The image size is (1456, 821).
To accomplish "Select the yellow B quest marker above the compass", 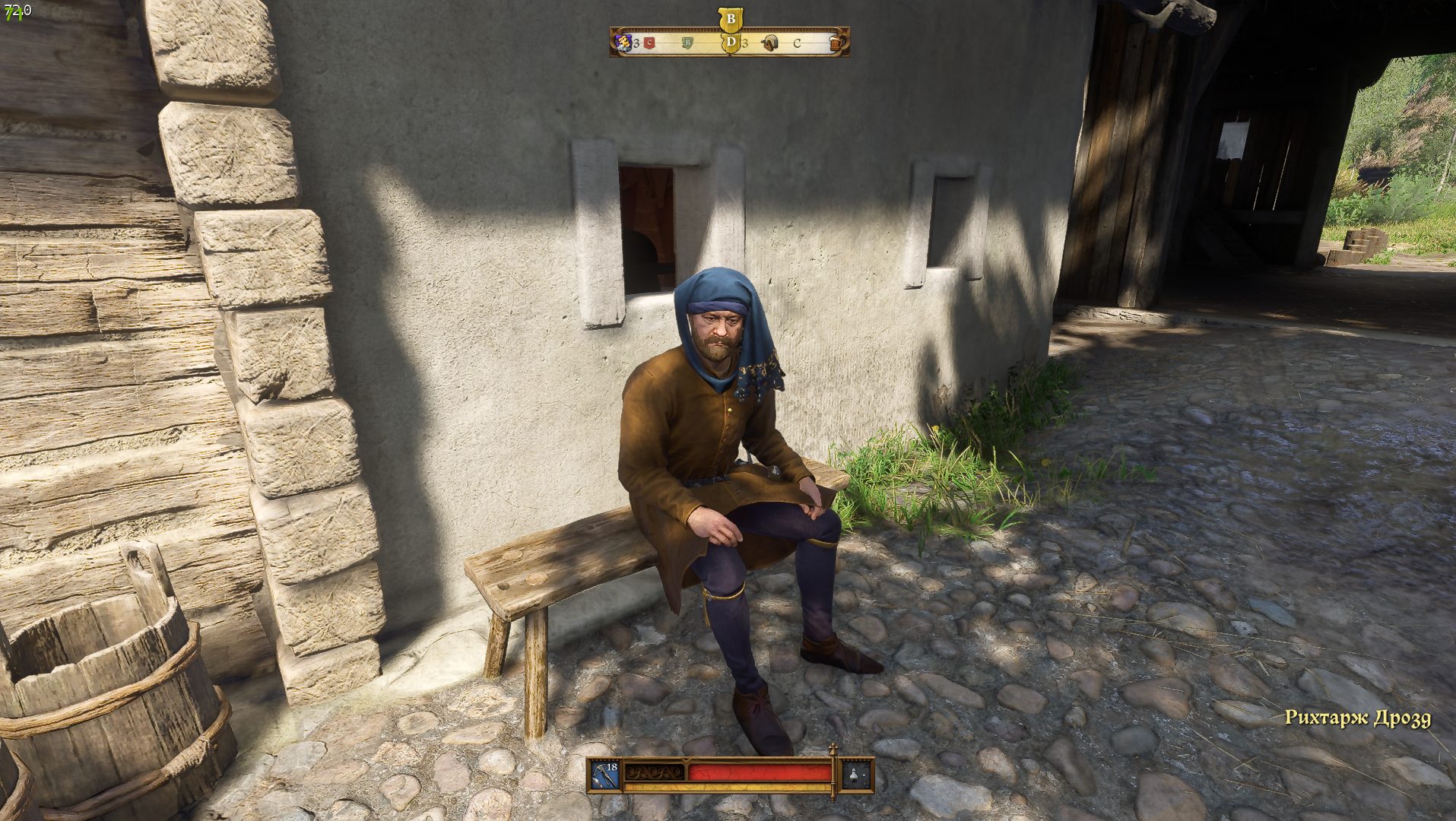I will pyautogui.click(x=731, y=19).
